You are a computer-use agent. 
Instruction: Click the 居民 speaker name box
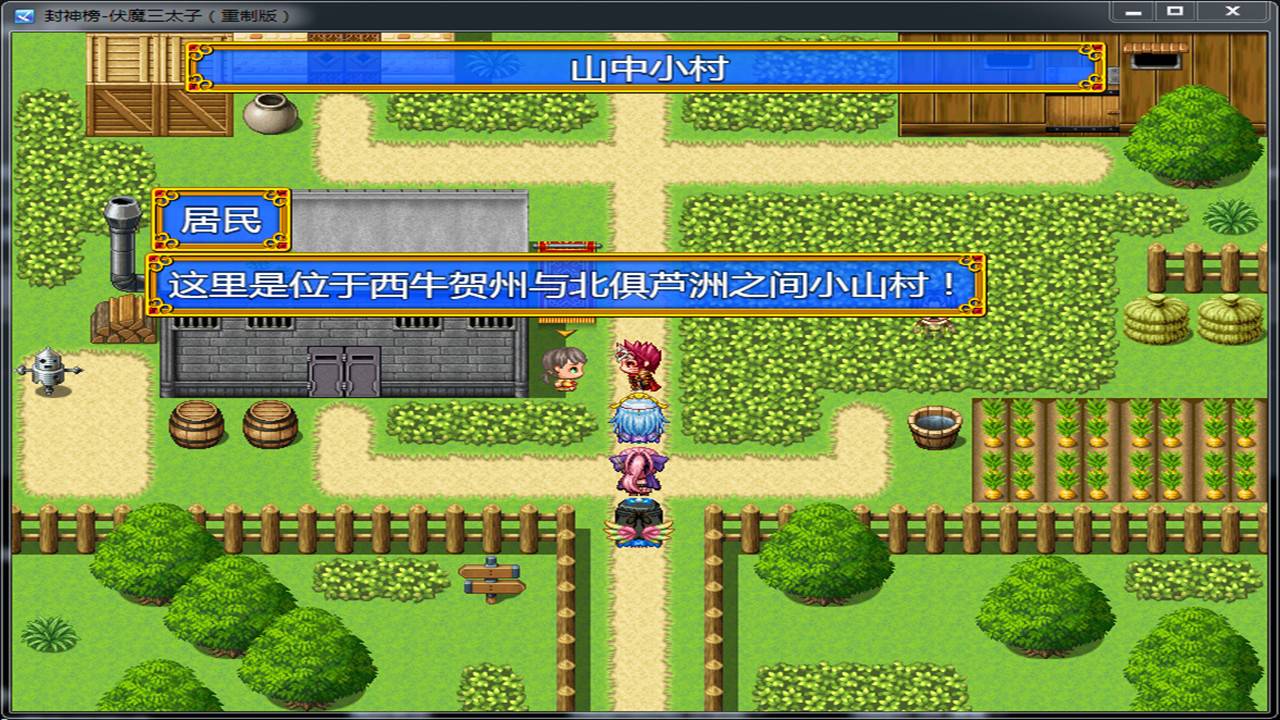click(222, 220)
